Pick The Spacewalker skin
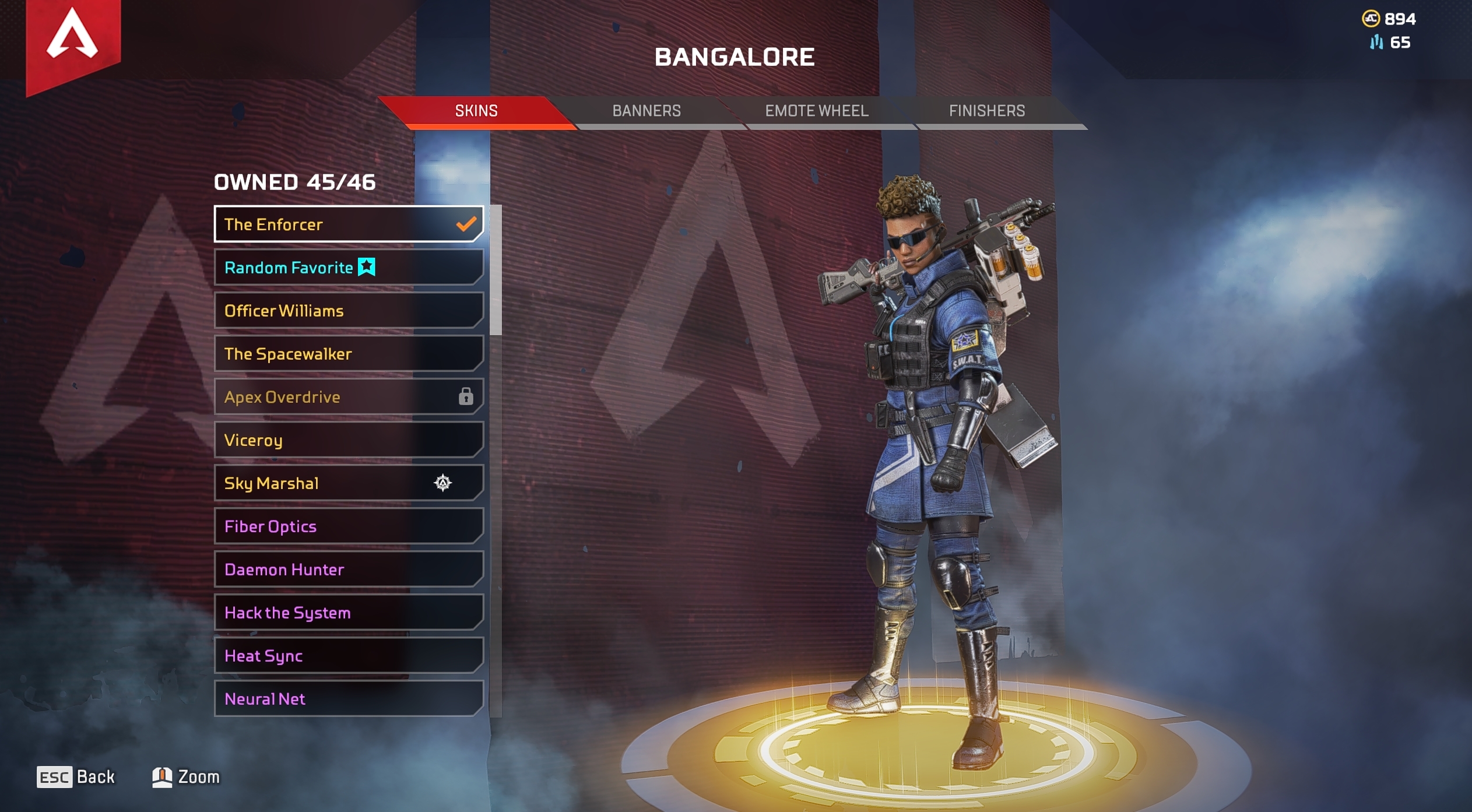The height and width of the screenshot is (812, 1472). 348,354
